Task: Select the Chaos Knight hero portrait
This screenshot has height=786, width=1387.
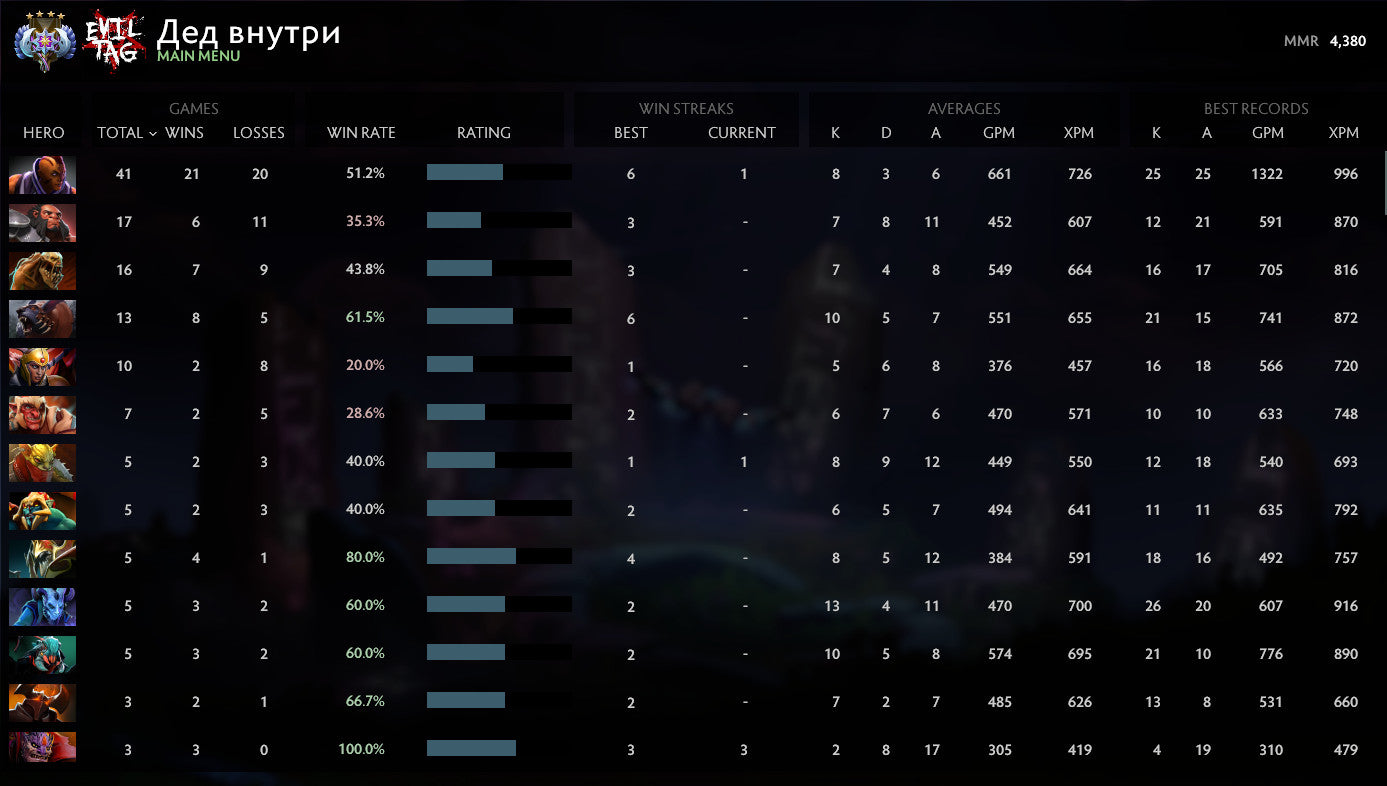Action: [x=42, y=702]
